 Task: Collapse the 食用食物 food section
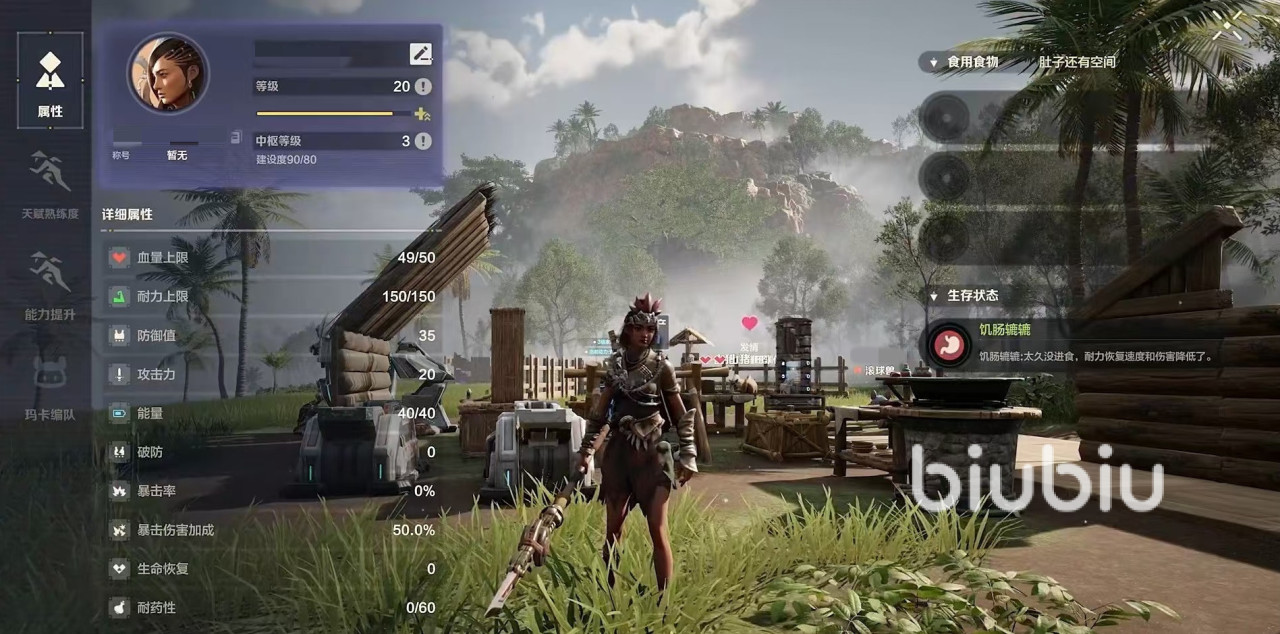coord(929,62)
